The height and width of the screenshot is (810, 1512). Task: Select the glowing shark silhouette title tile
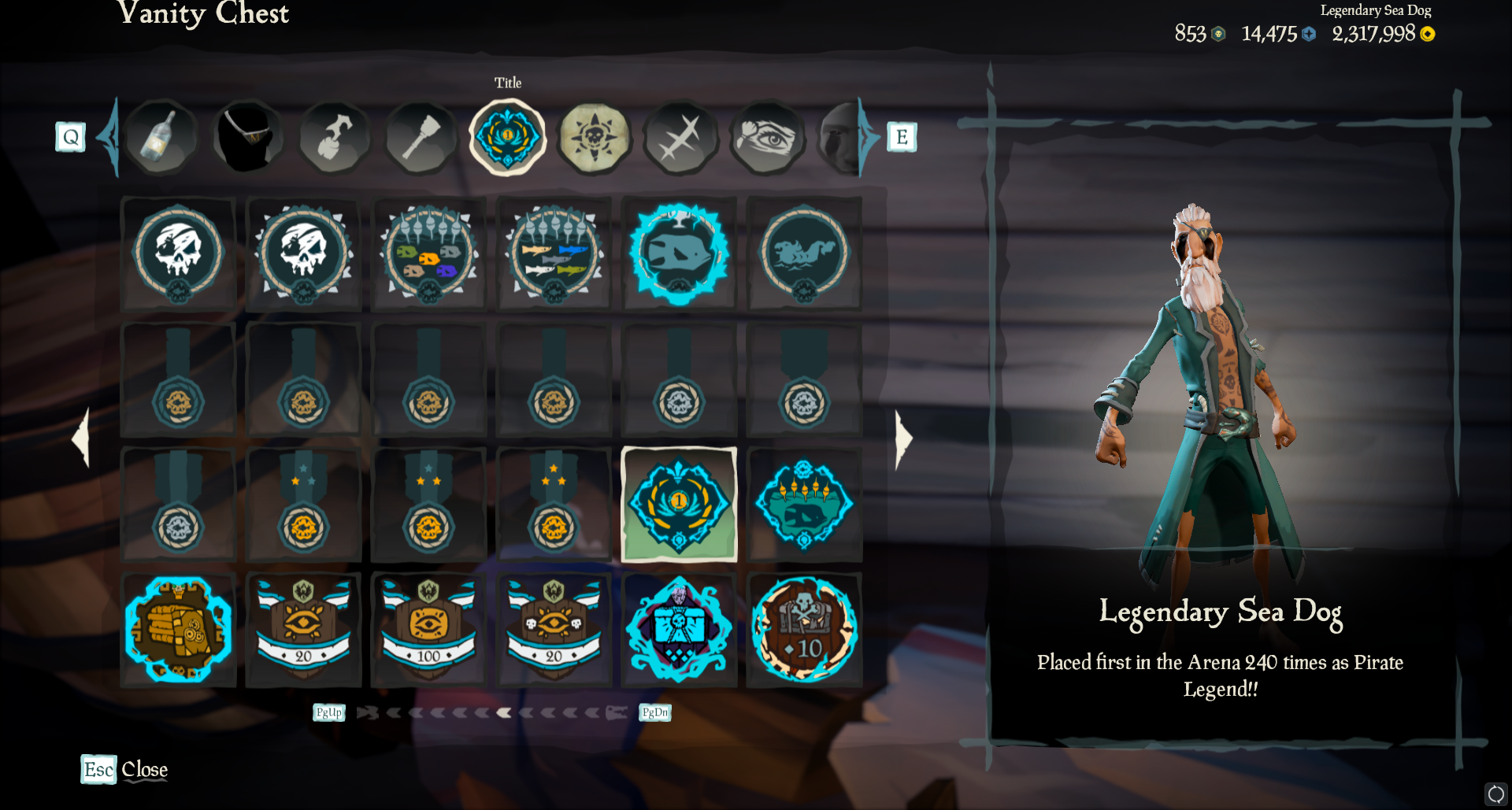click(x=679, y=253)
